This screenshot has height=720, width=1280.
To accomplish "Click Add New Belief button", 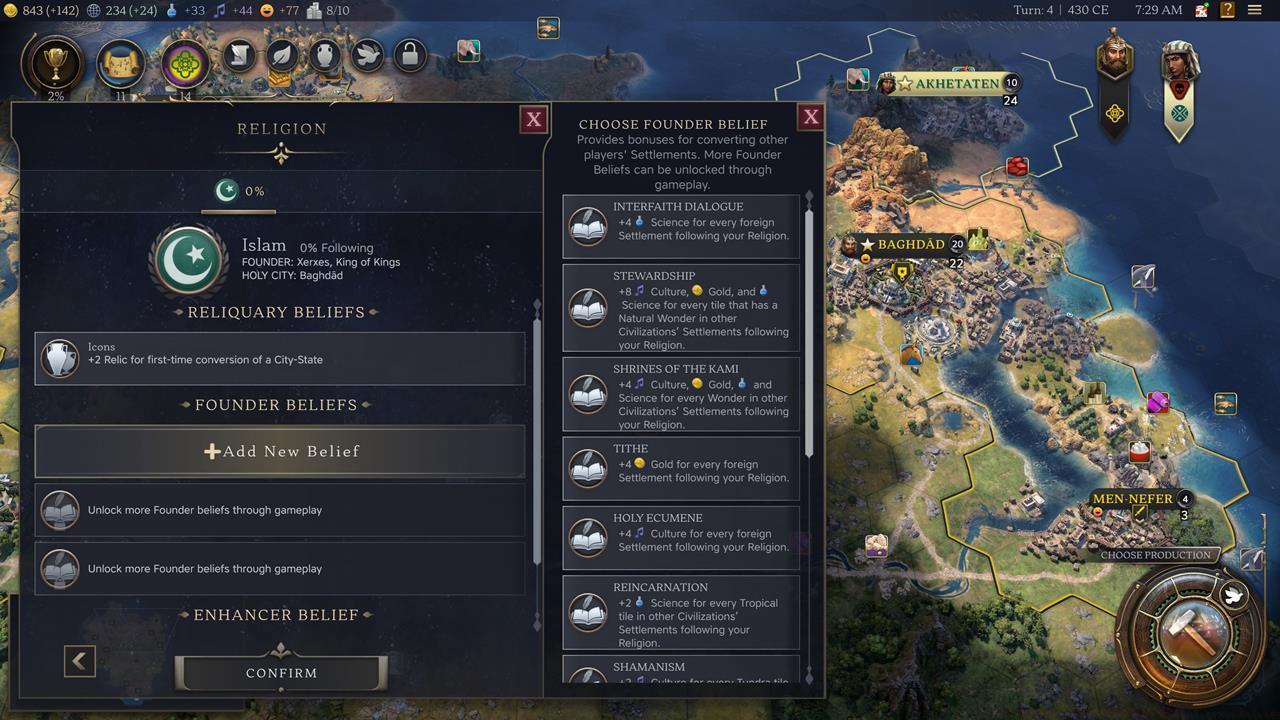I will tap(280, 451).
